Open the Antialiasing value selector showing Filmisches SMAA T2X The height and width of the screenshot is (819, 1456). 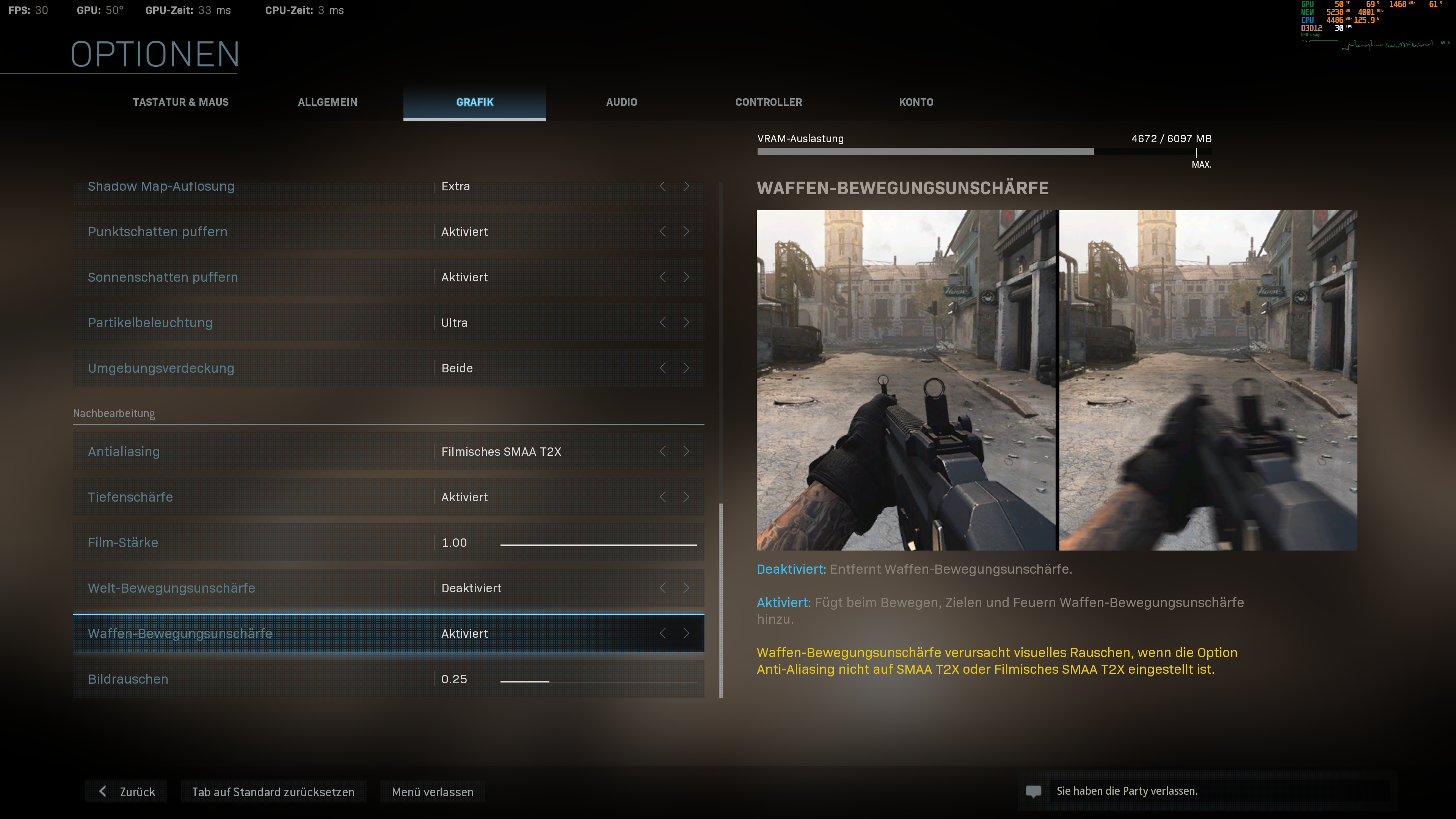click(502, 451)
